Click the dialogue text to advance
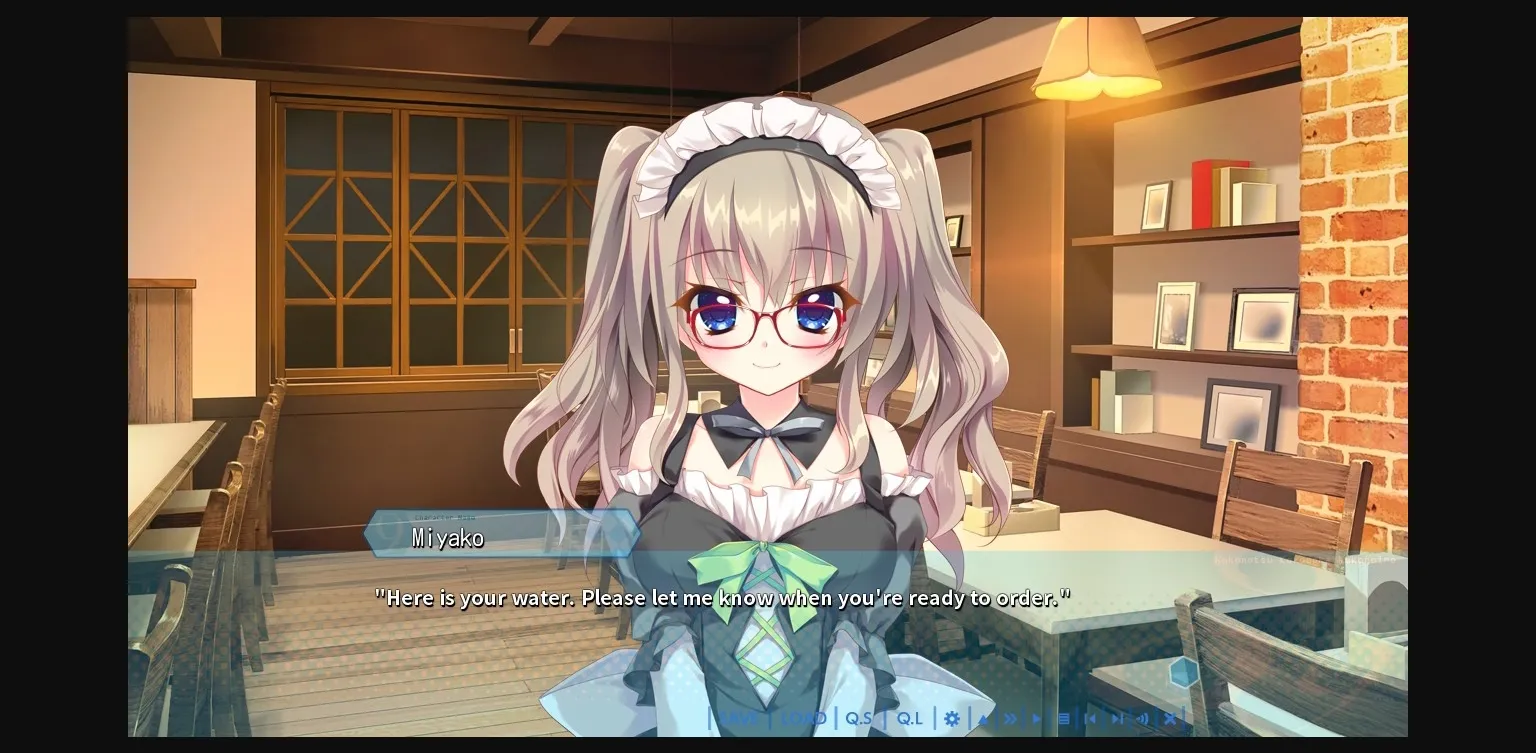Screen dimensions: 1536x753 (x=722, y=597)
